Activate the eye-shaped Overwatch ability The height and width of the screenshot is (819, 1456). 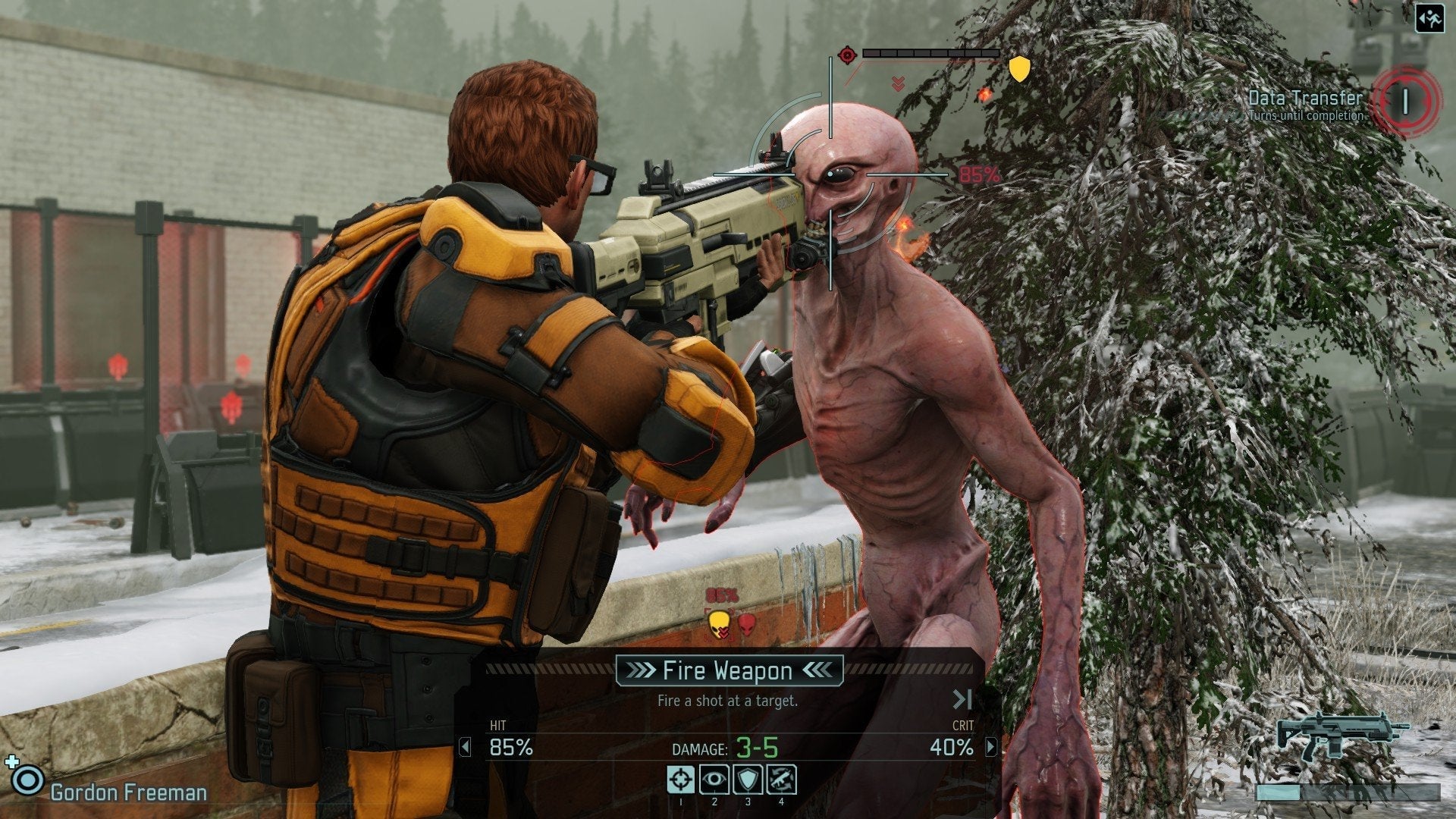(x=714, y=779)
